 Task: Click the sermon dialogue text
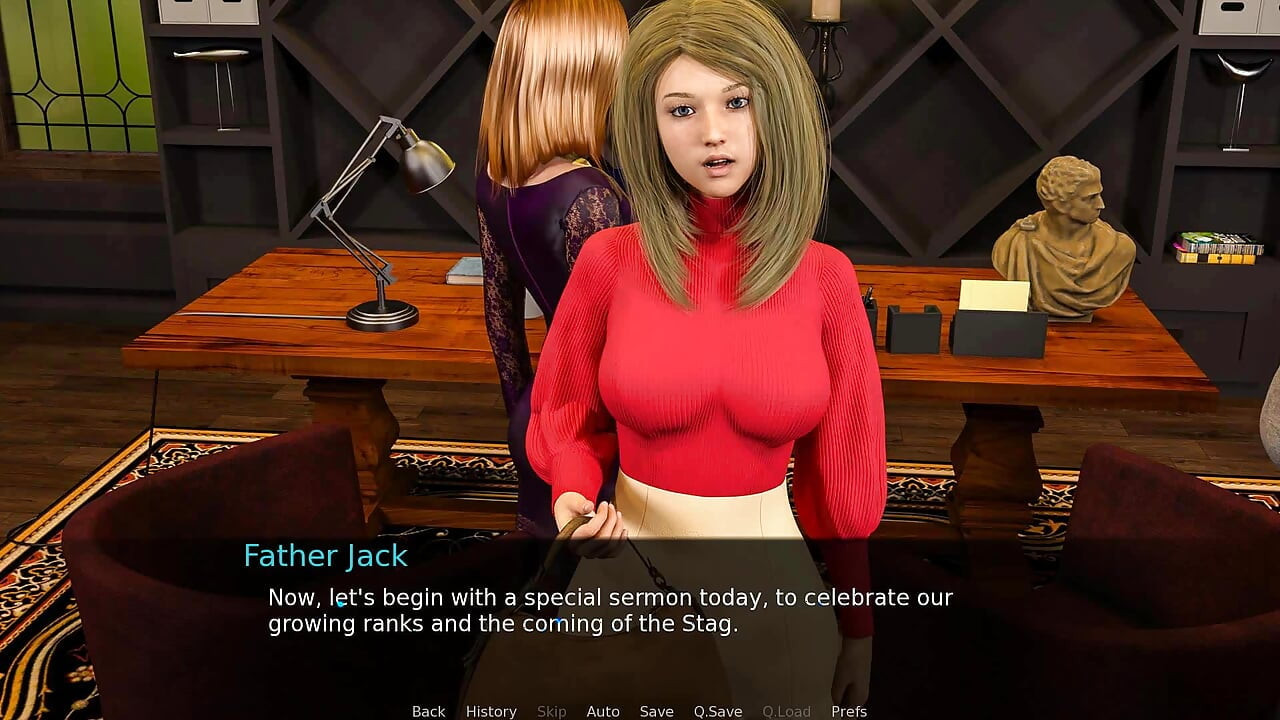click(608, 610)
